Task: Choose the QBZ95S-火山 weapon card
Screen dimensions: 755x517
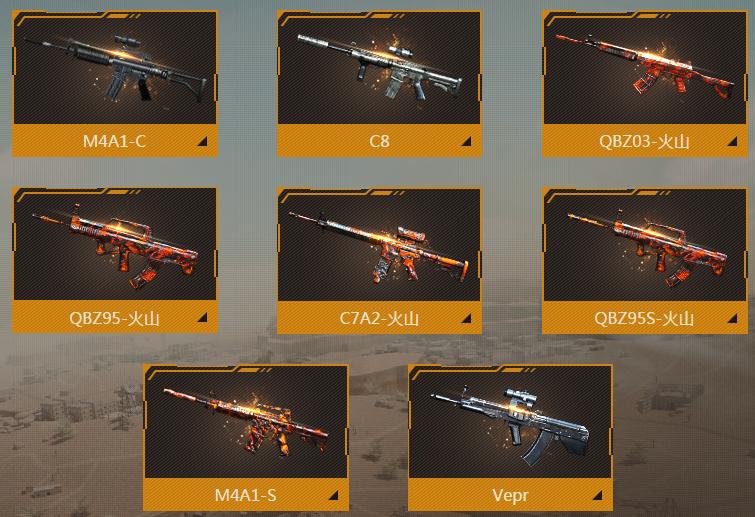Action: (x=644, y=247)
